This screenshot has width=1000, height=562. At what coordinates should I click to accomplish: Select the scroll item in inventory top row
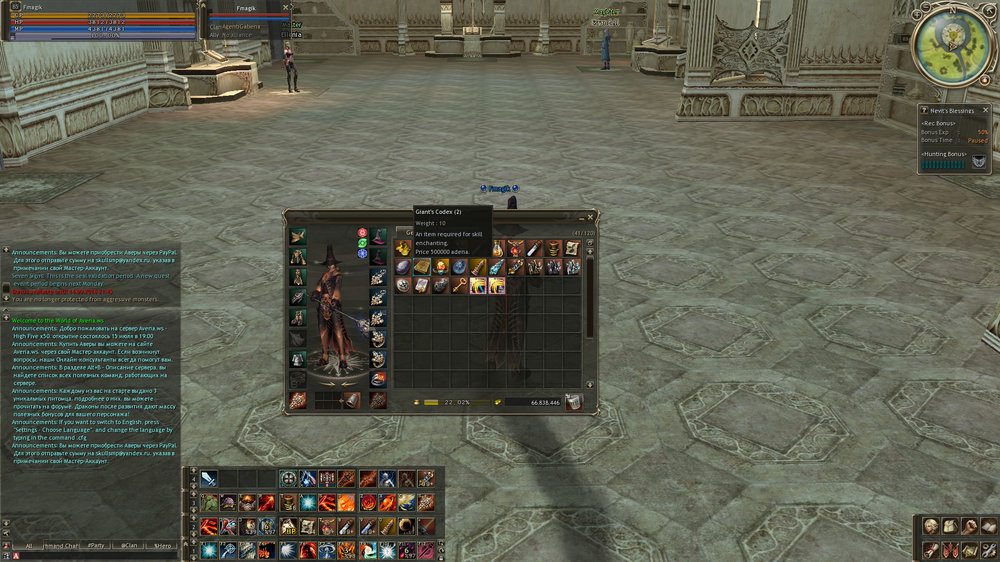(571, 249)
